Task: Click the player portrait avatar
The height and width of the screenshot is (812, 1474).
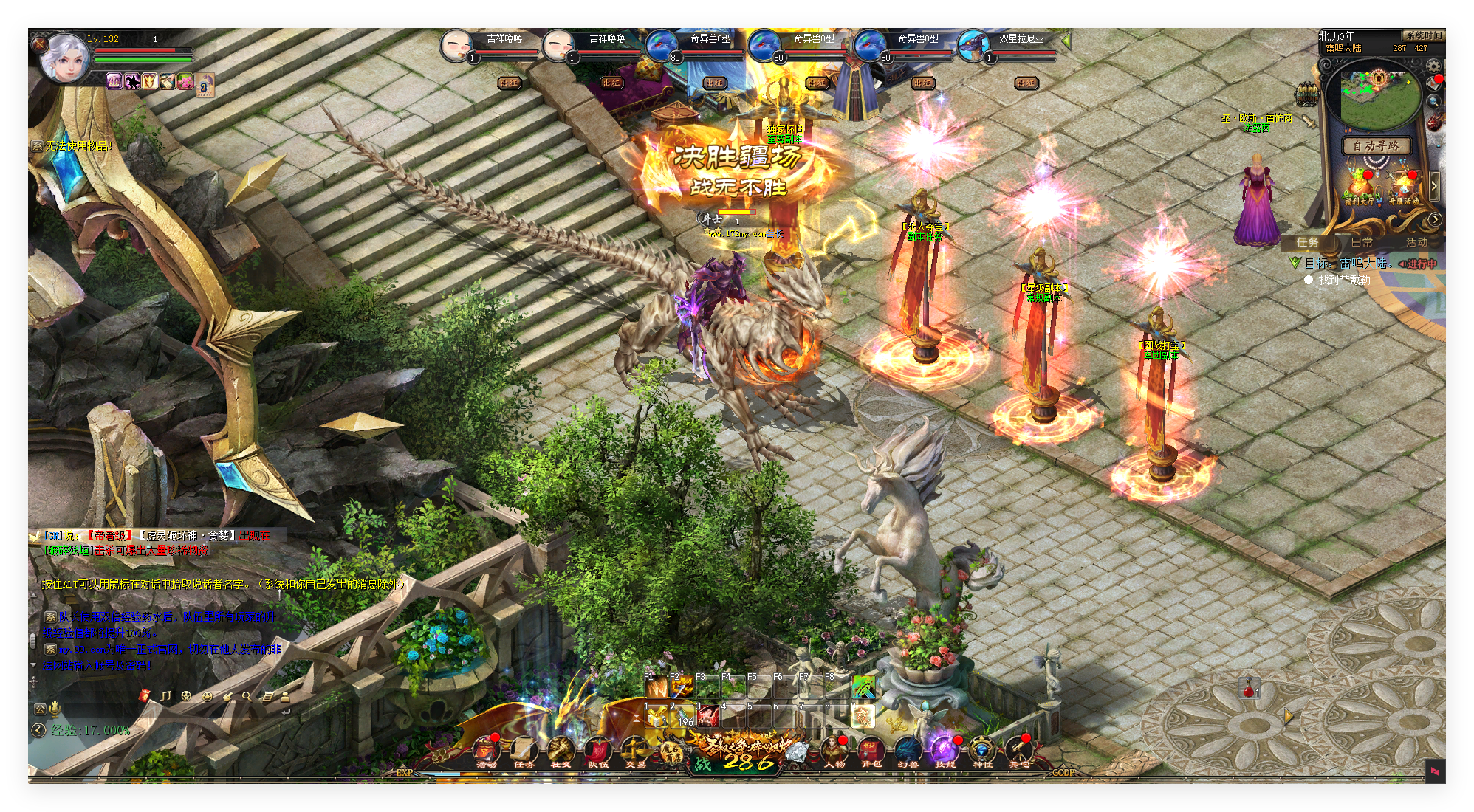Action: click(65, 58)
